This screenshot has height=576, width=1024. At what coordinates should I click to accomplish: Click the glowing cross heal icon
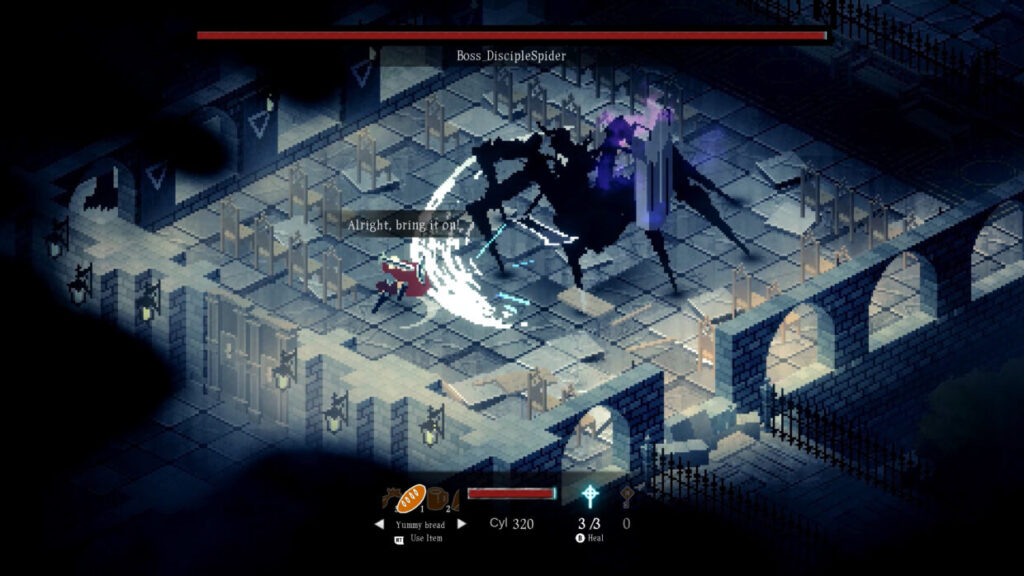click(x=591, y=497)
